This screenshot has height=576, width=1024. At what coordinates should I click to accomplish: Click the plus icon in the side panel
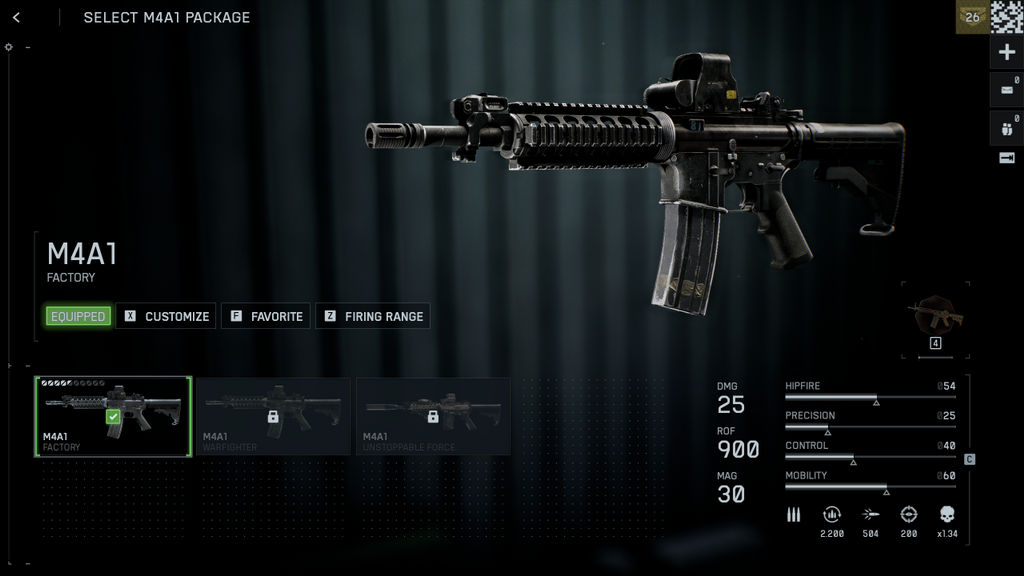1007,52
